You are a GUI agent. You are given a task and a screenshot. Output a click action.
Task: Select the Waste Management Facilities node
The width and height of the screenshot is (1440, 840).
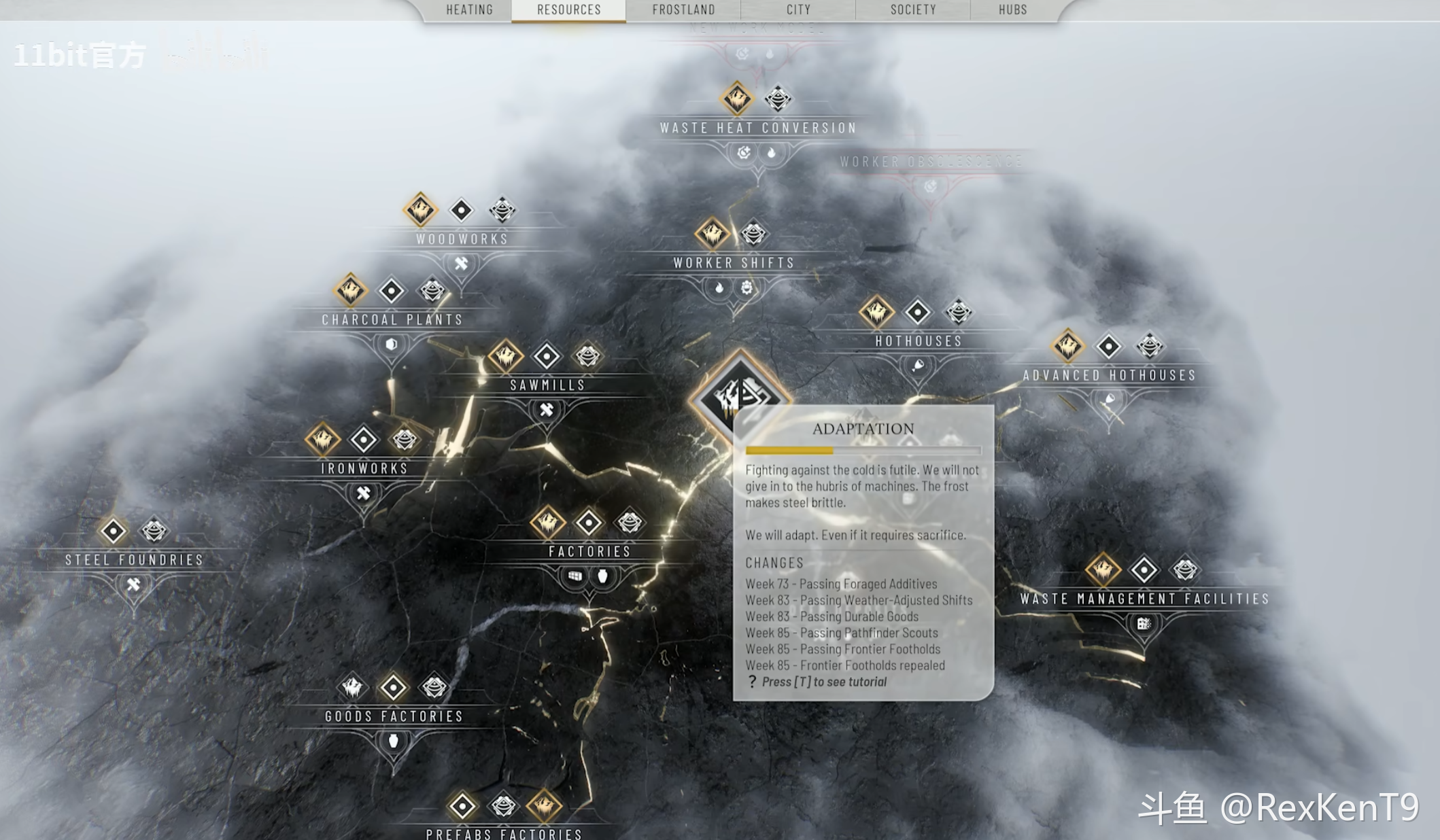pyautogui.click(x=1144, y=599)
